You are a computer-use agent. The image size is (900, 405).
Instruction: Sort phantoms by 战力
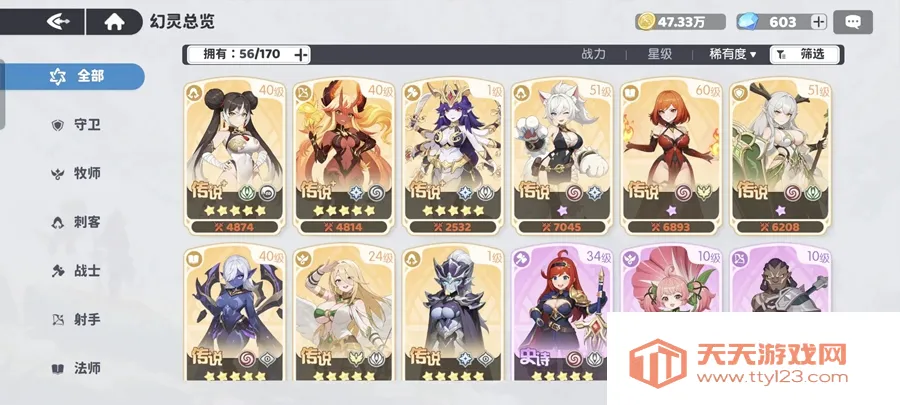pos(593,54)
